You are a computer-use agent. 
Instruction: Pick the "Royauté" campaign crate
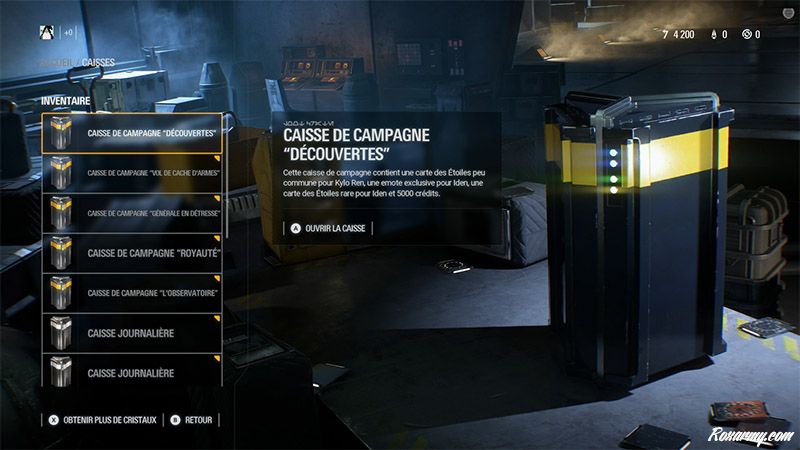click(132, 253)
